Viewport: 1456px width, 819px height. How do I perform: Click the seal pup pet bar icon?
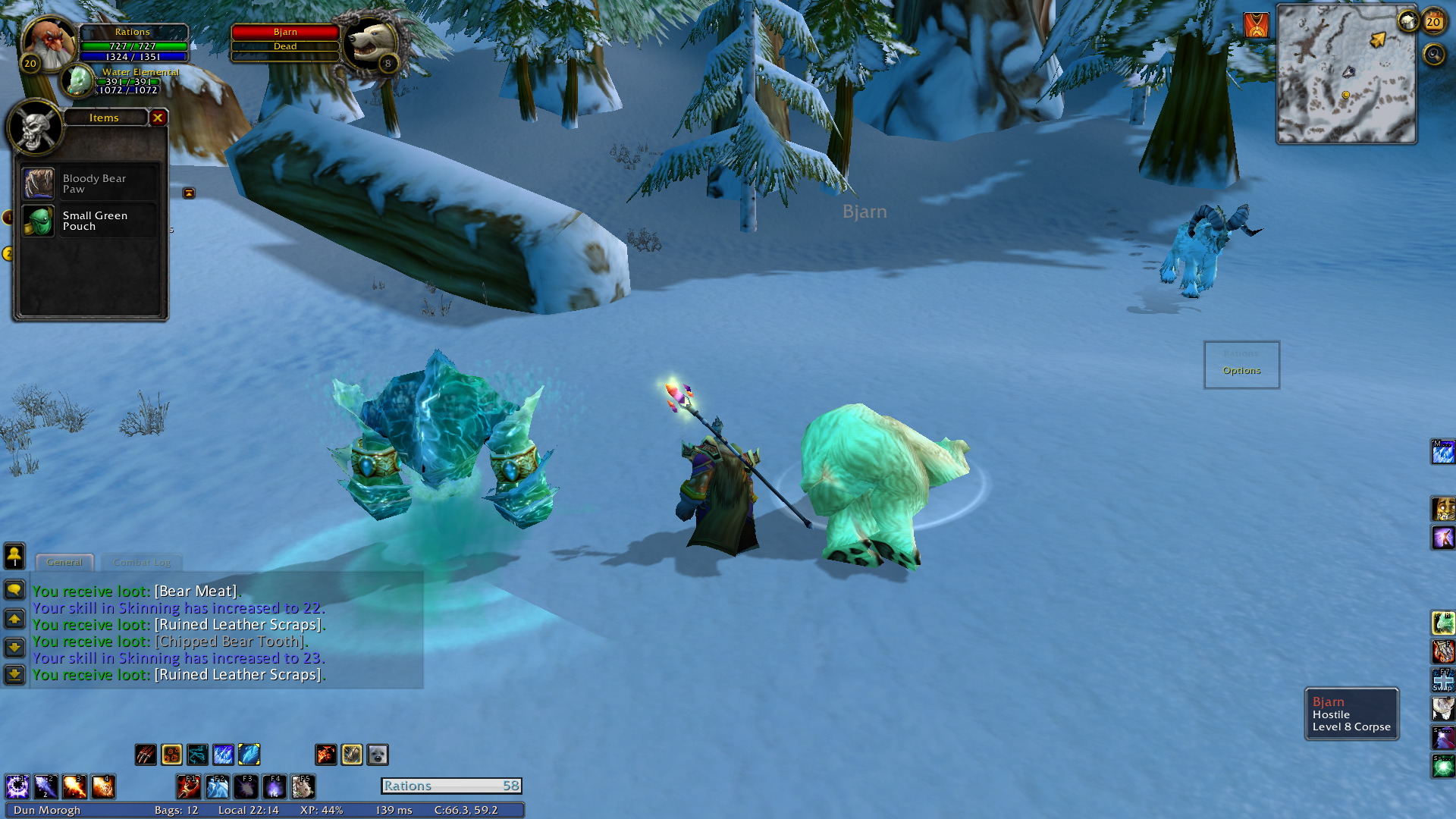click(x=378, y=755)
